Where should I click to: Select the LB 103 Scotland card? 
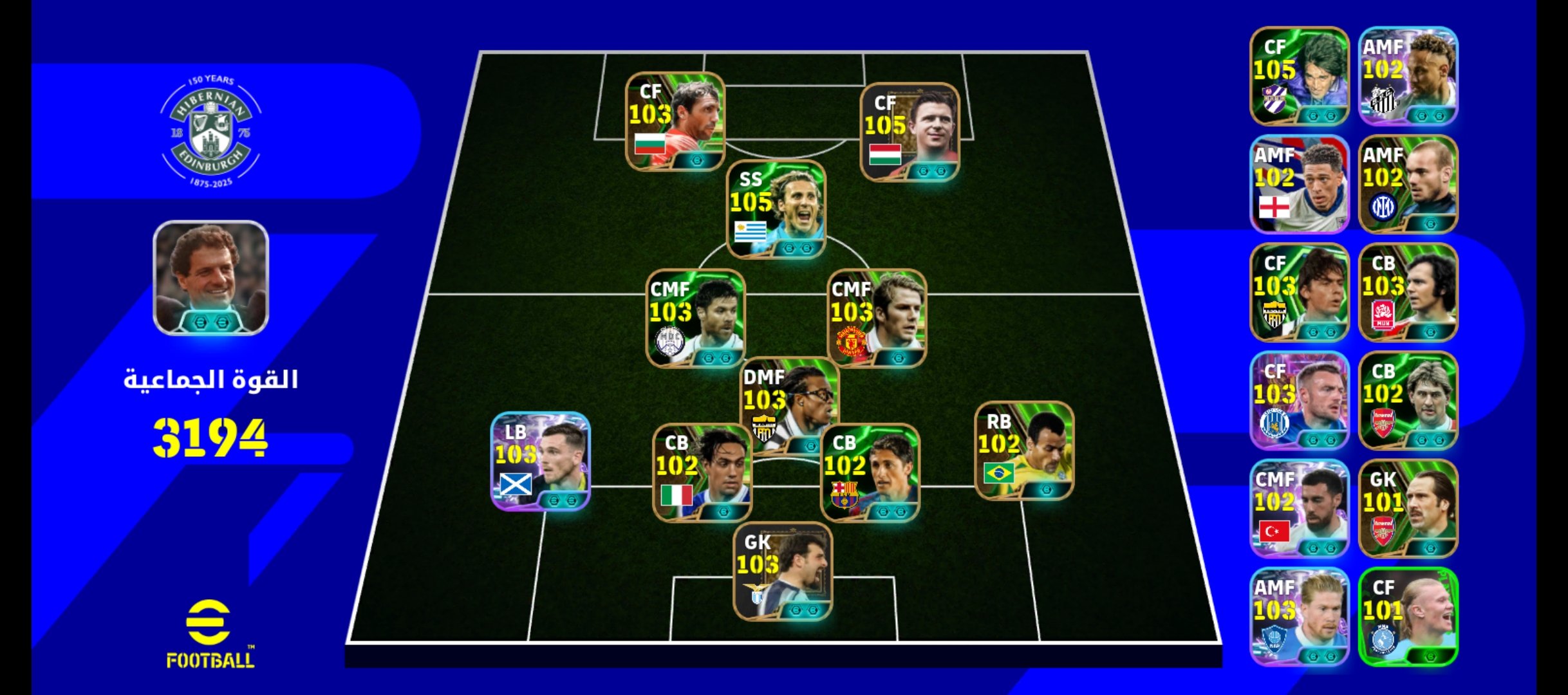[541, 461]
